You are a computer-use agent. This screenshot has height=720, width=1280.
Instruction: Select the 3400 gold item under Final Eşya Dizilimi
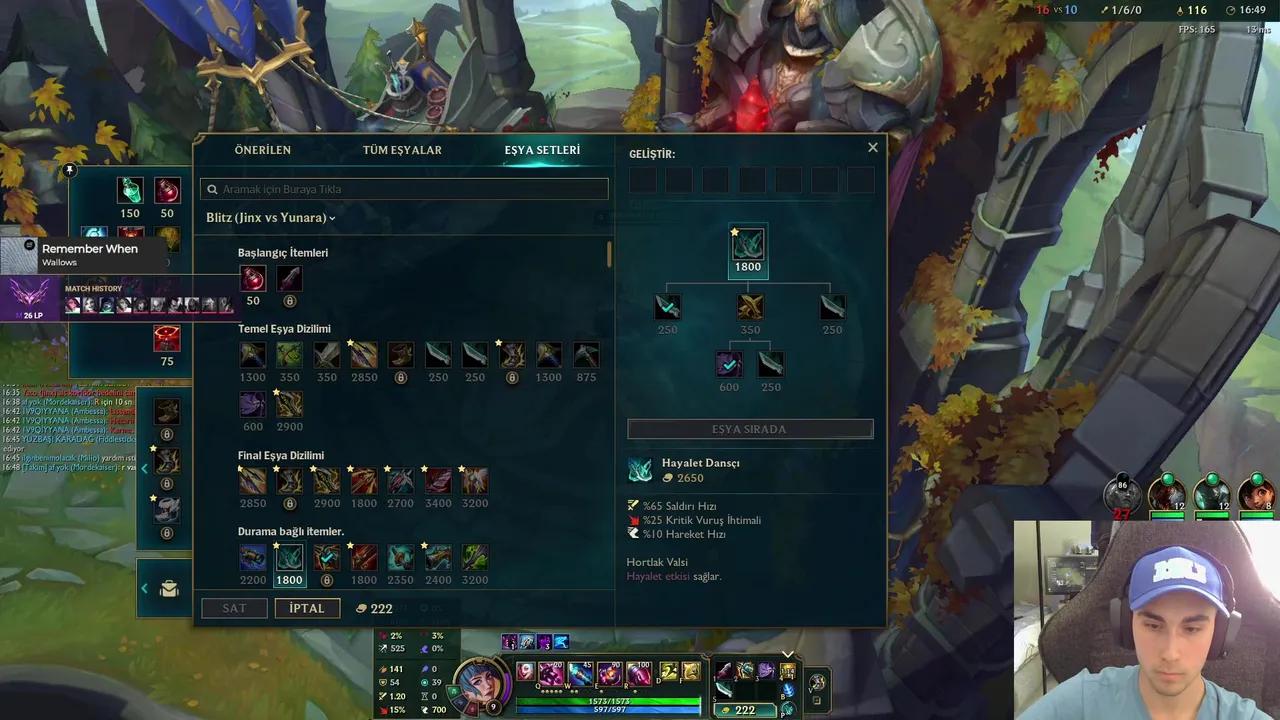point(437,480)
